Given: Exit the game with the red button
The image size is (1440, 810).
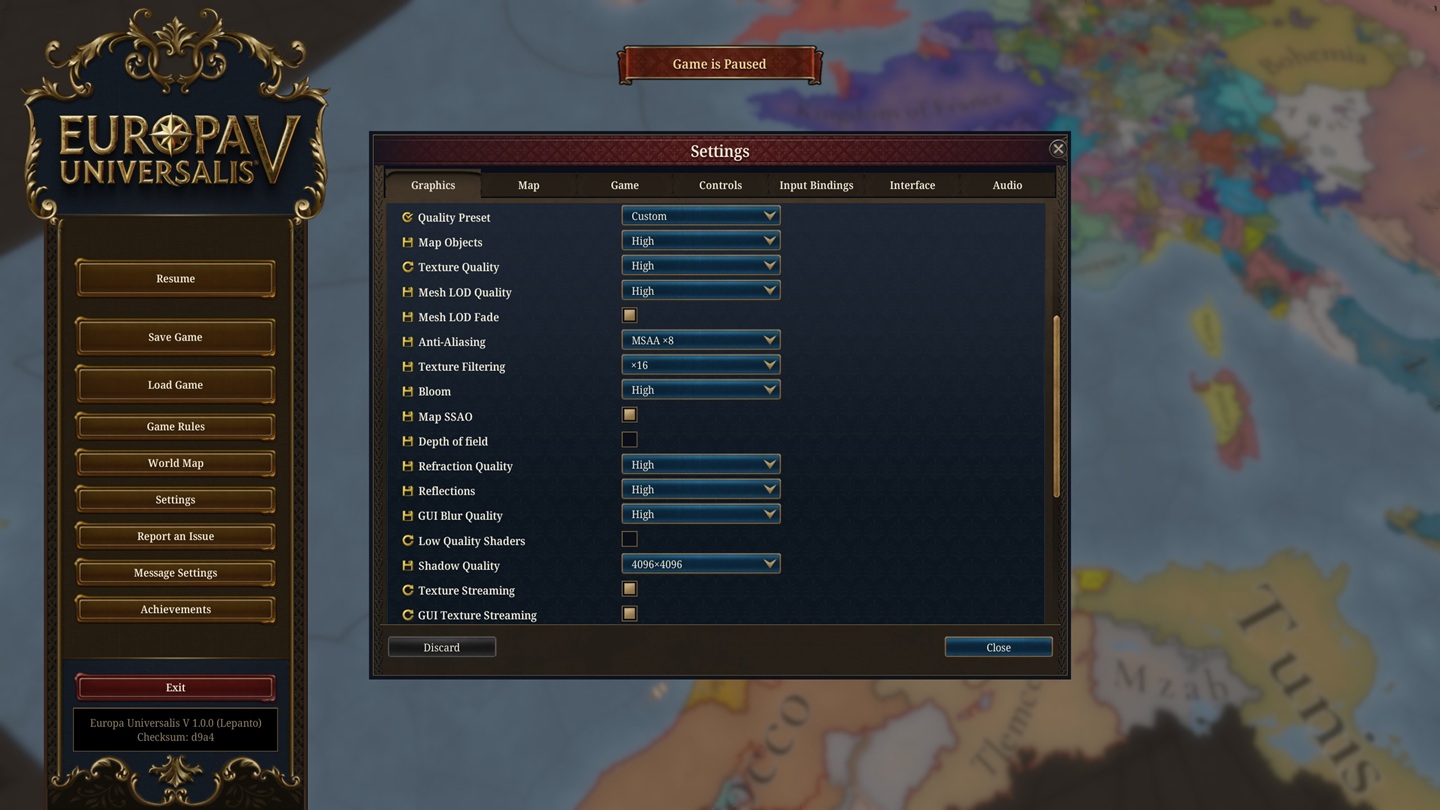Looking at the screenshot, I should point(175,688).
